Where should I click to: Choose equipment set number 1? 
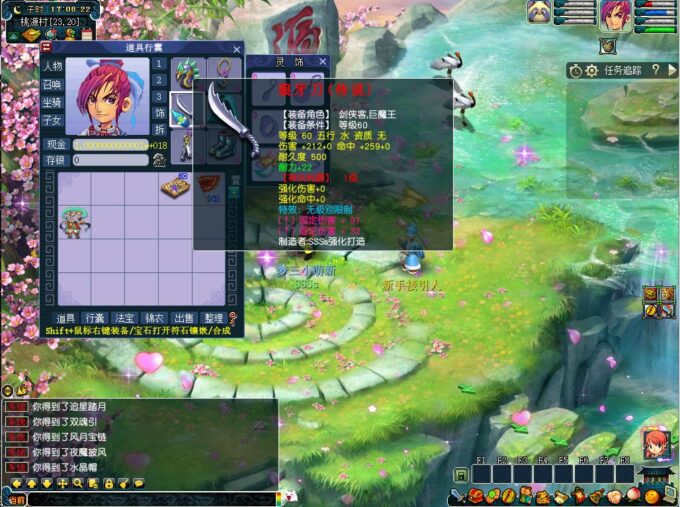[x=158, y=65]
